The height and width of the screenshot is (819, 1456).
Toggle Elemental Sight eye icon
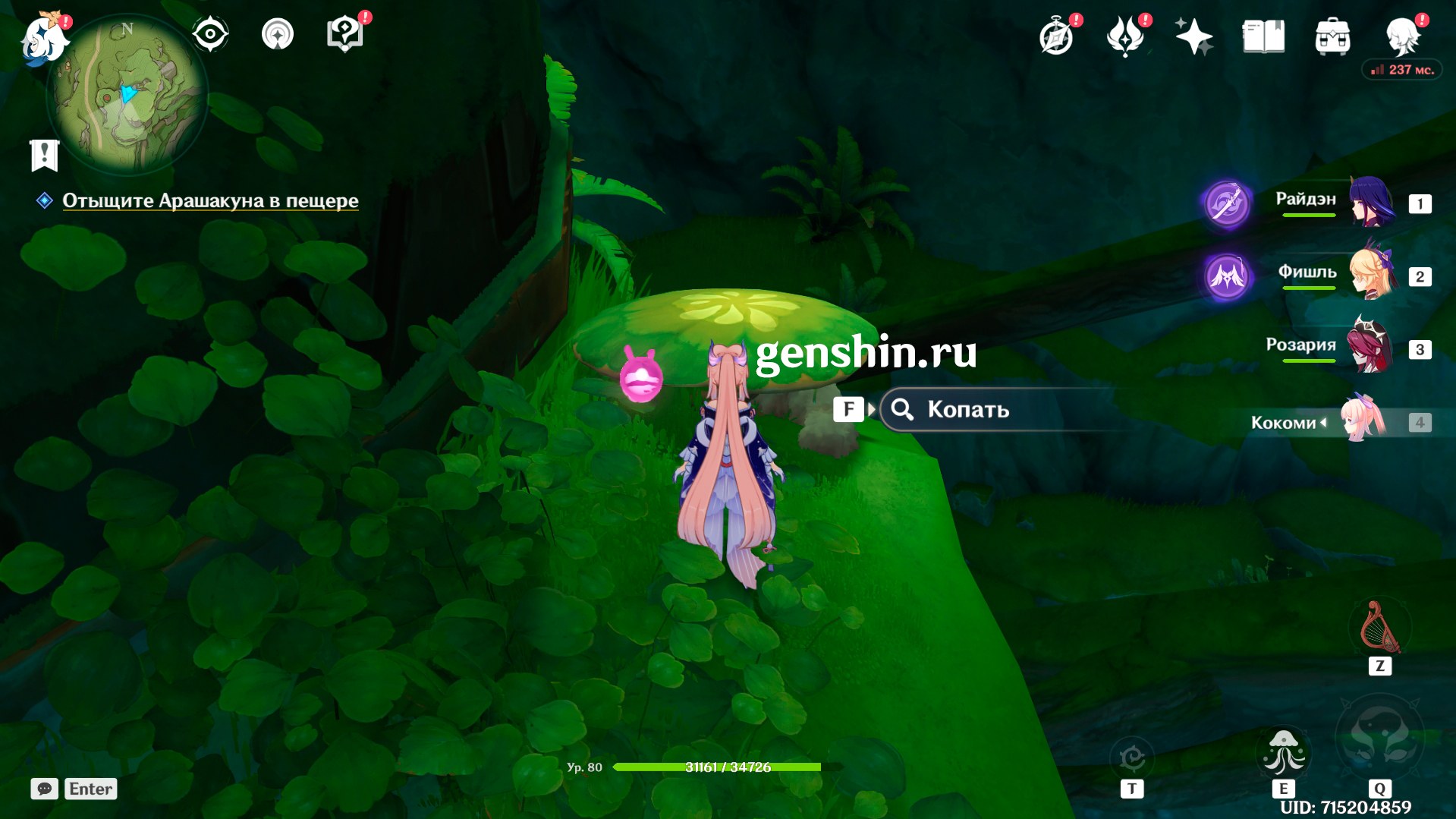point(209,34)
